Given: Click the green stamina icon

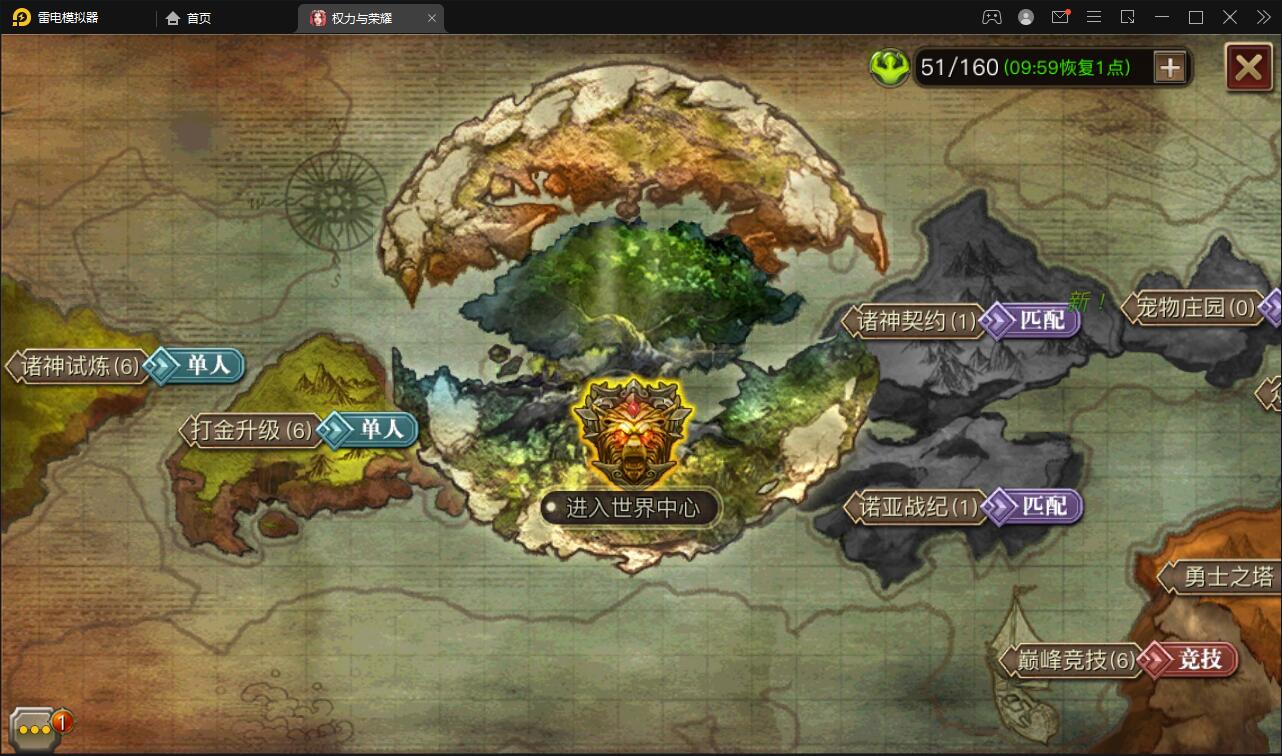Looking at the screenshot, I should point(888,68).
